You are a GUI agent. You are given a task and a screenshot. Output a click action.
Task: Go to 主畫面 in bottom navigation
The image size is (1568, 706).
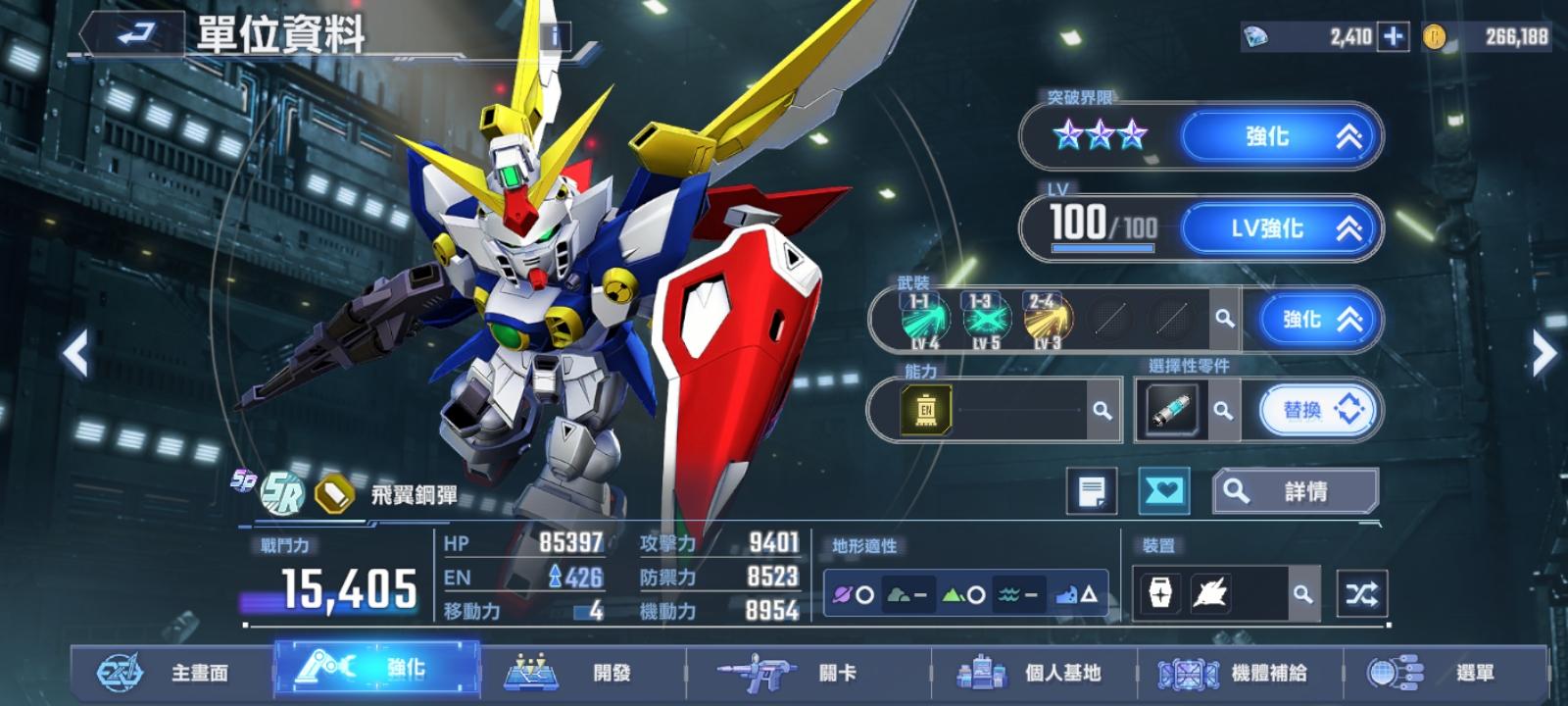(167, 673)
